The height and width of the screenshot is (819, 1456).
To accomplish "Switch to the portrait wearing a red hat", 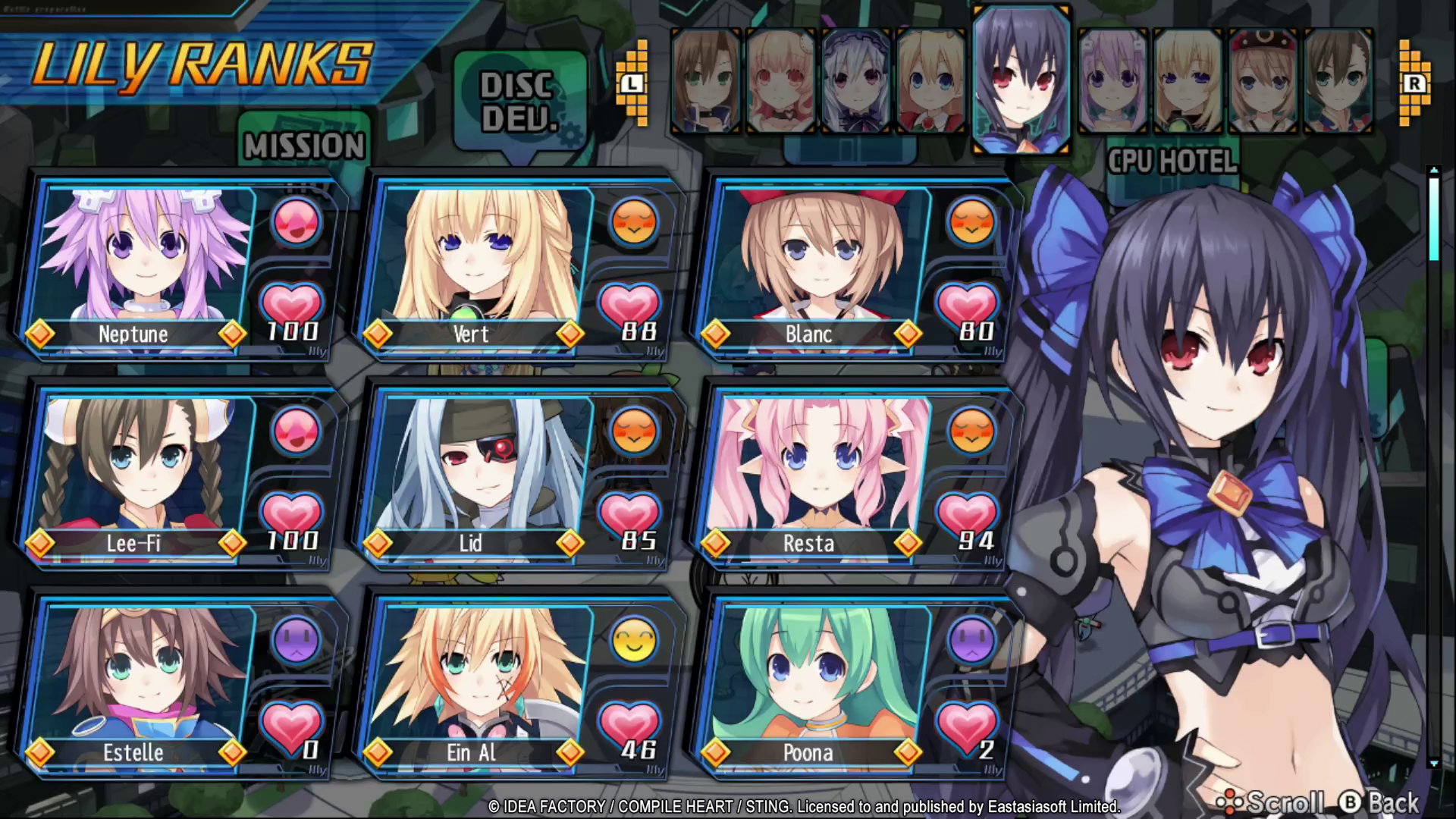I will click(1263, 82).
